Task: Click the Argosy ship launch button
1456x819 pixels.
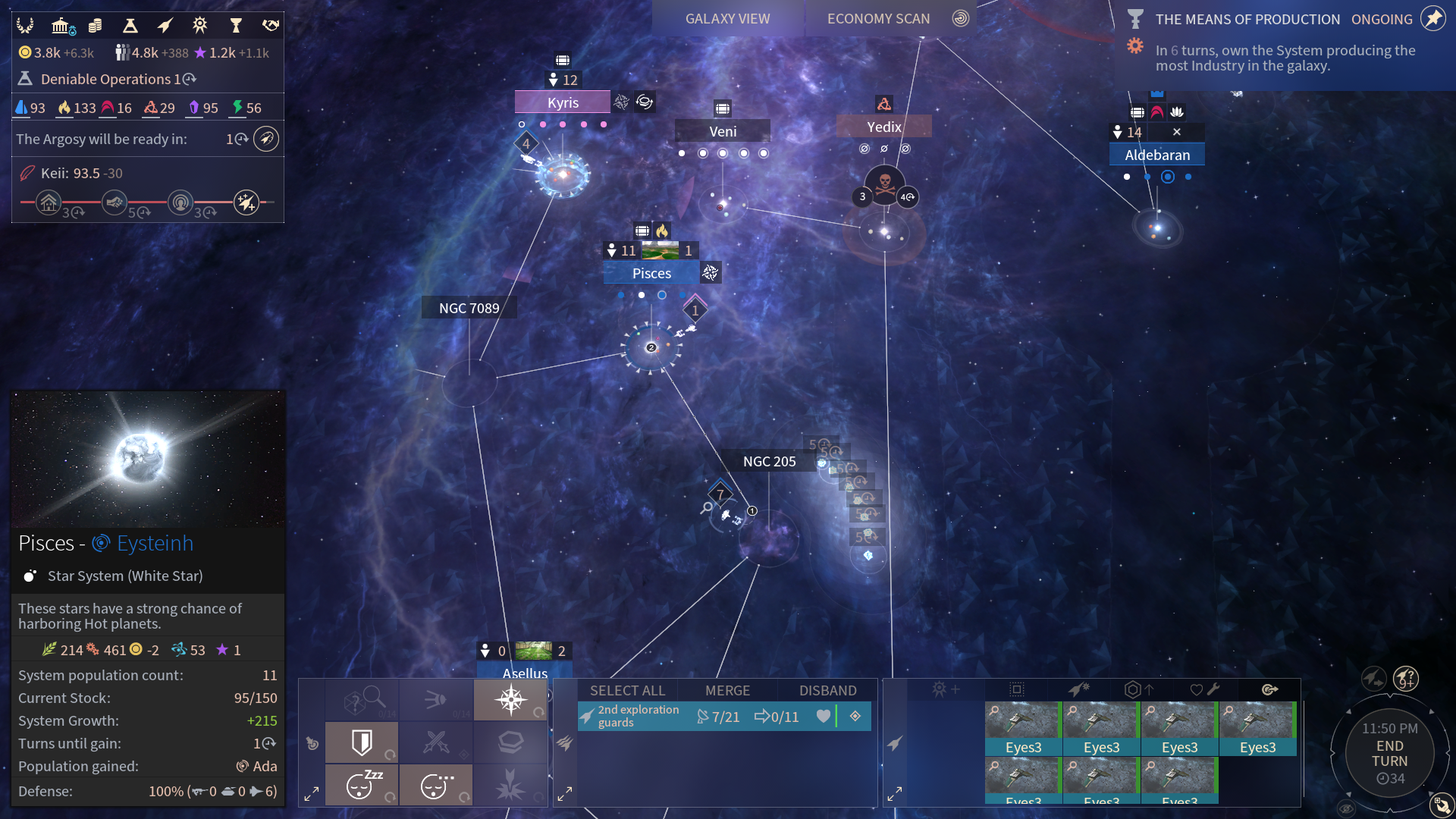Action: [x=266, y=139]
